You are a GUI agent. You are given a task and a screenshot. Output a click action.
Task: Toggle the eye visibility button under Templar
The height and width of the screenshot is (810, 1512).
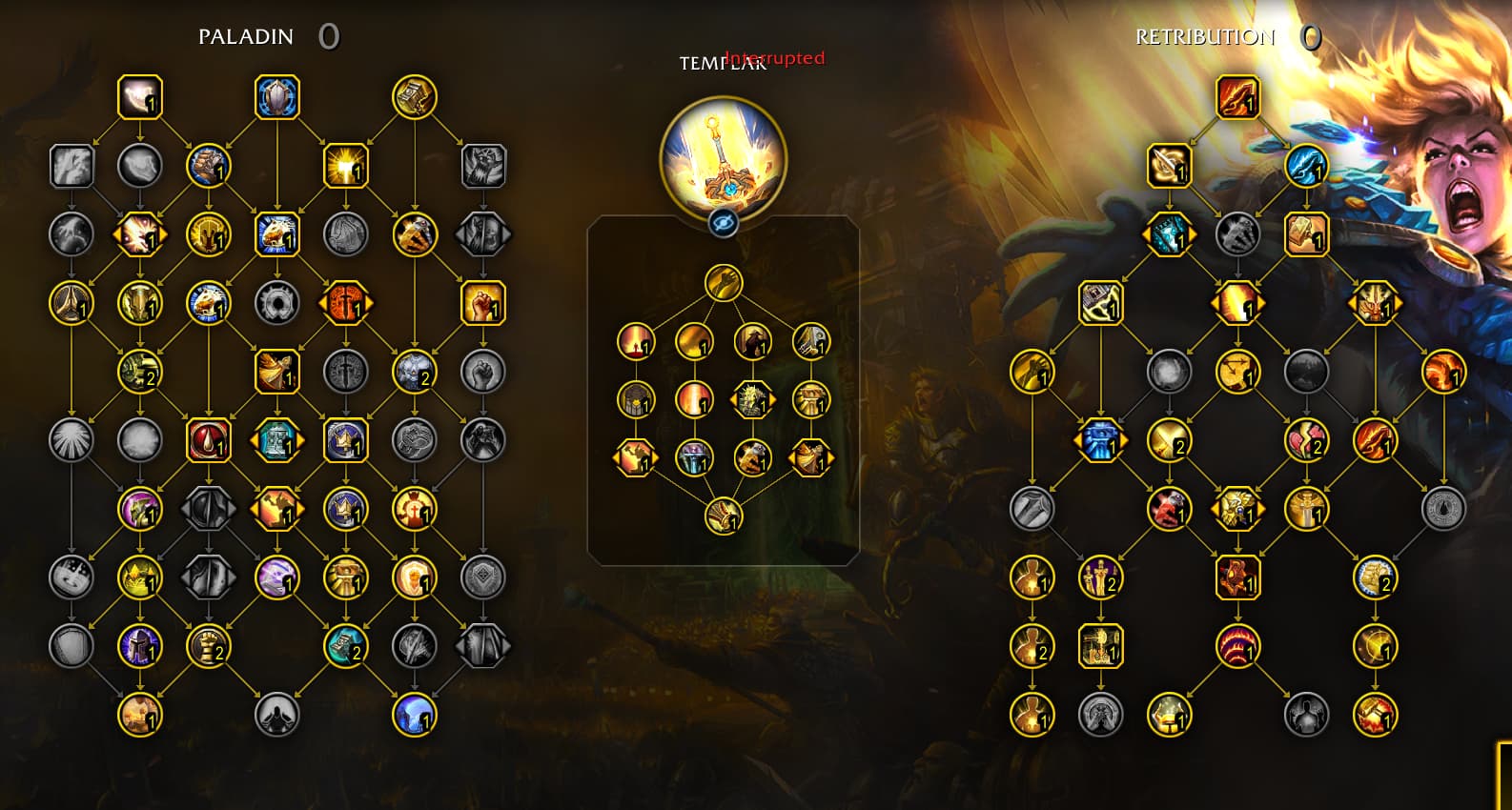point(724,224)
